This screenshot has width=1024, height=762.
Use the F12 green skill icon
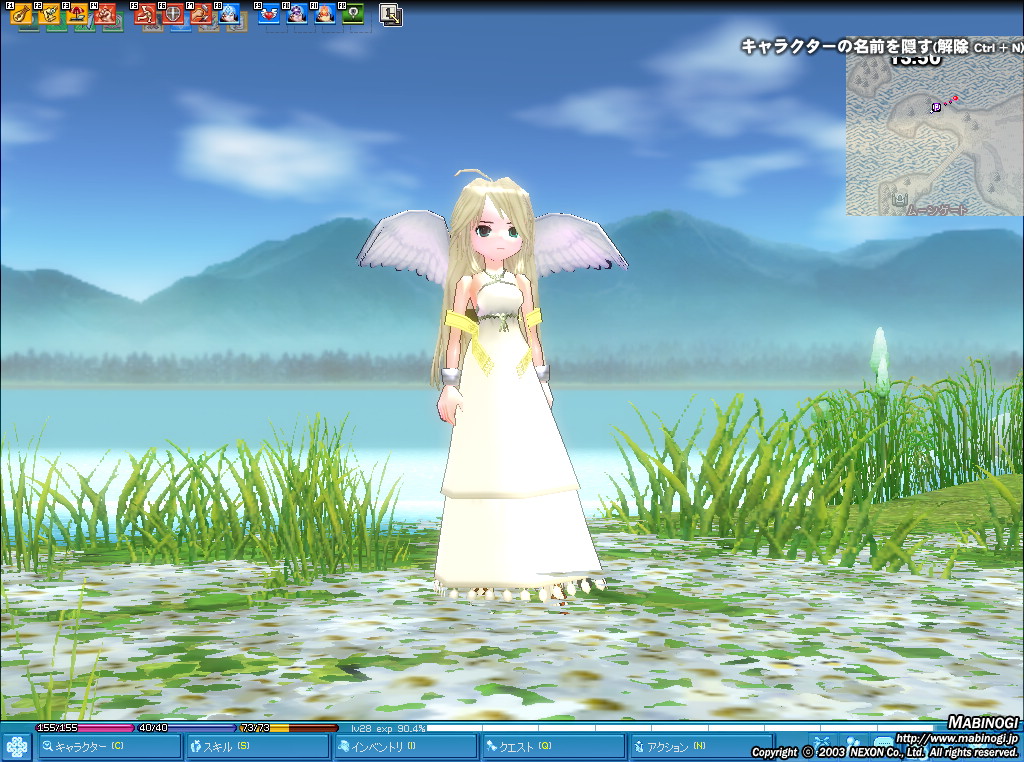coord(352,15)
